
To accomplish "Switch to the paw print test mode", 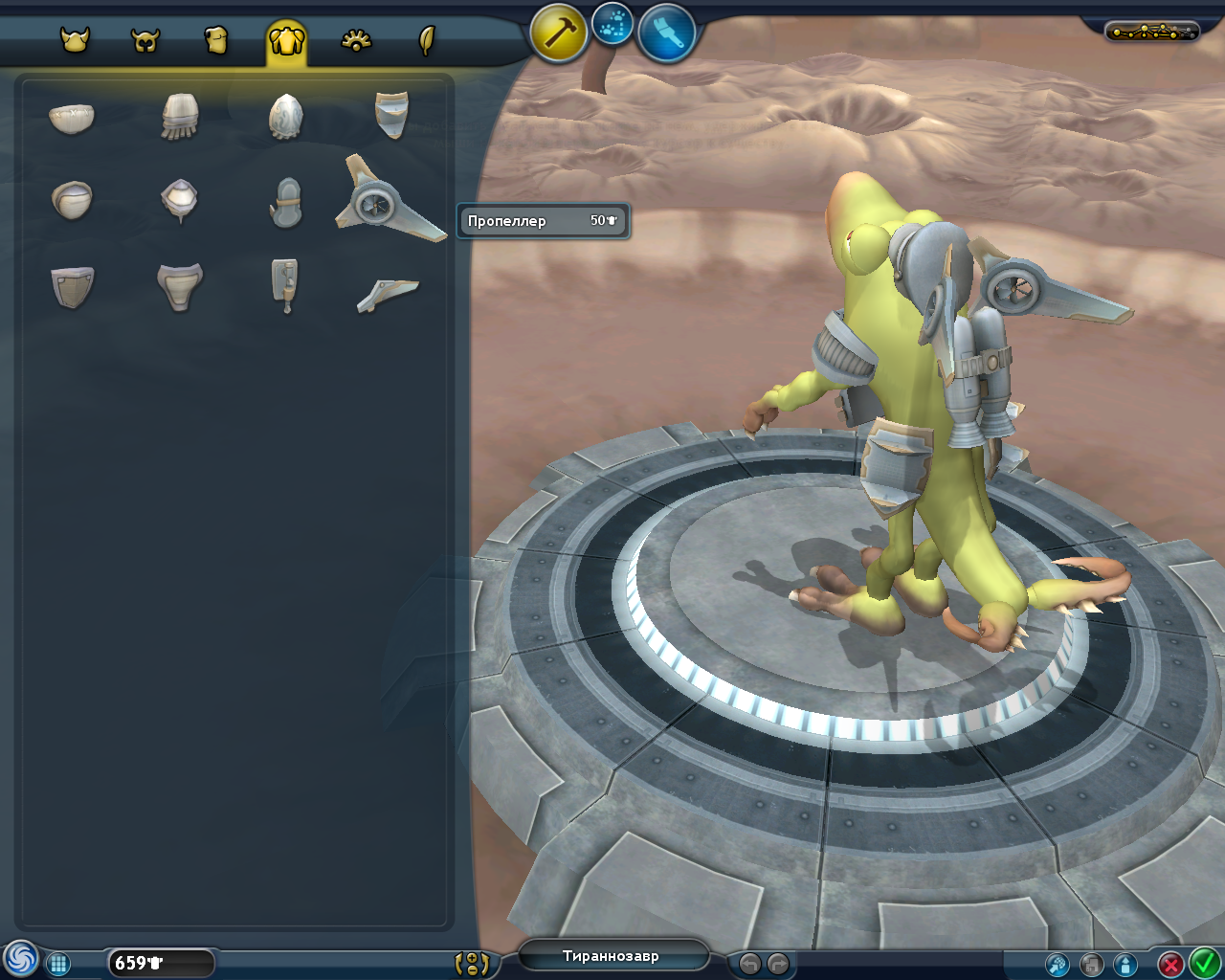I will pos(612,25).
